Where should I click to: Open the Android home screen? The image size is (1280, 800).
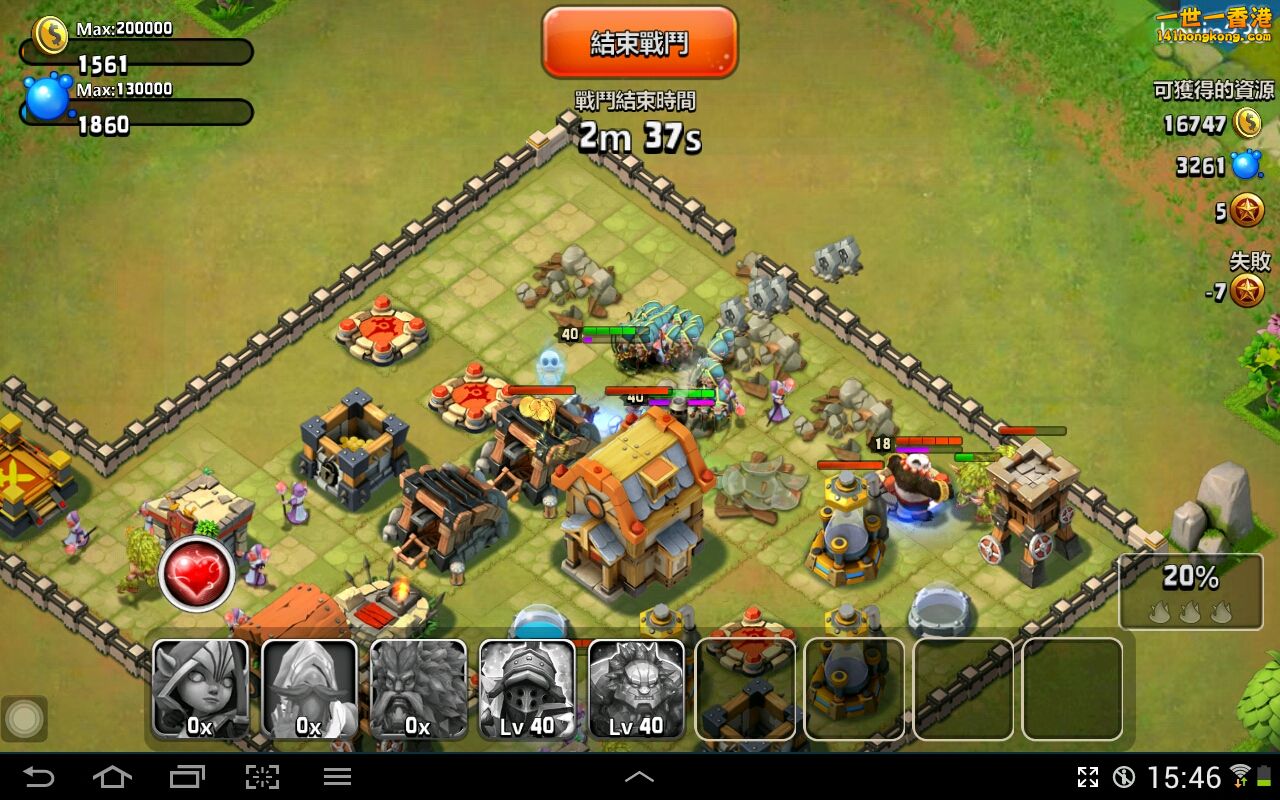(112, 776)
